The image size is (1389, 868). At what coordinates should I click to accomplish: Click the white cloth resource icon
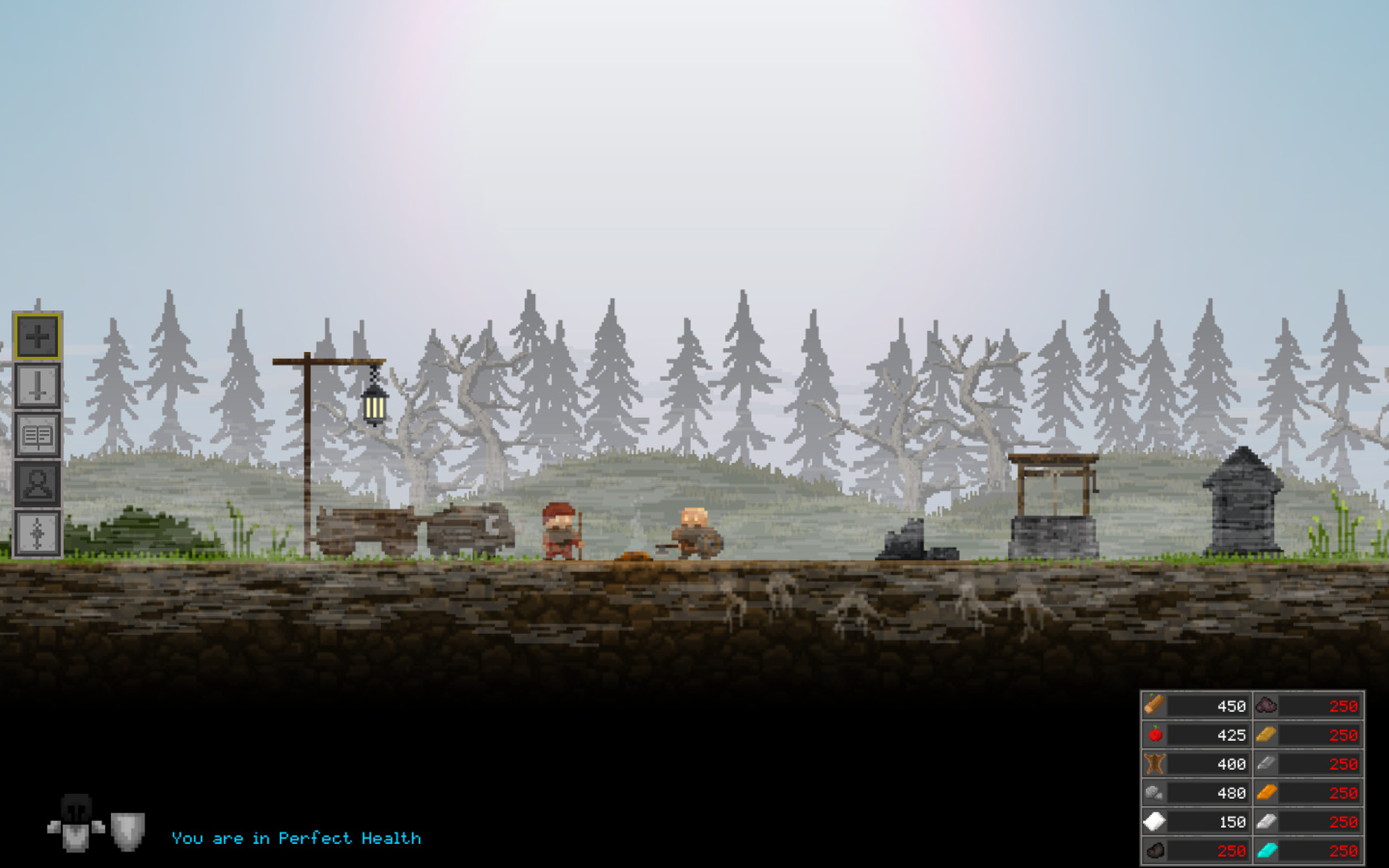(1153, 821)
